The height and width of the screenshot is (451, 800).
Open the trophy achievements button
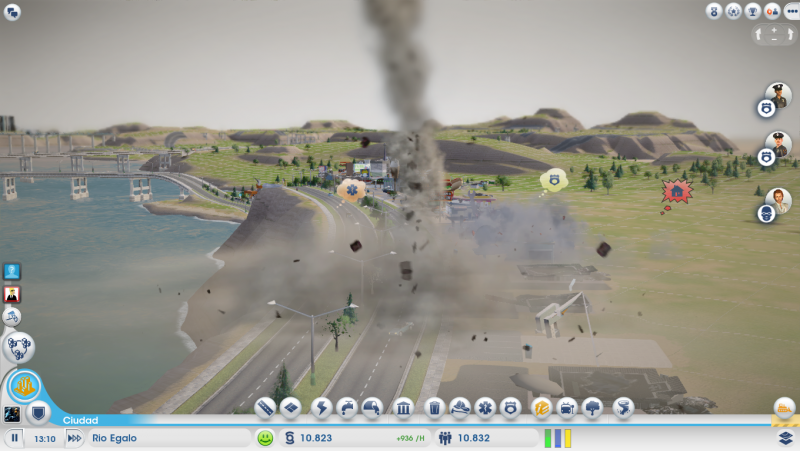click(x=753, y=11)
